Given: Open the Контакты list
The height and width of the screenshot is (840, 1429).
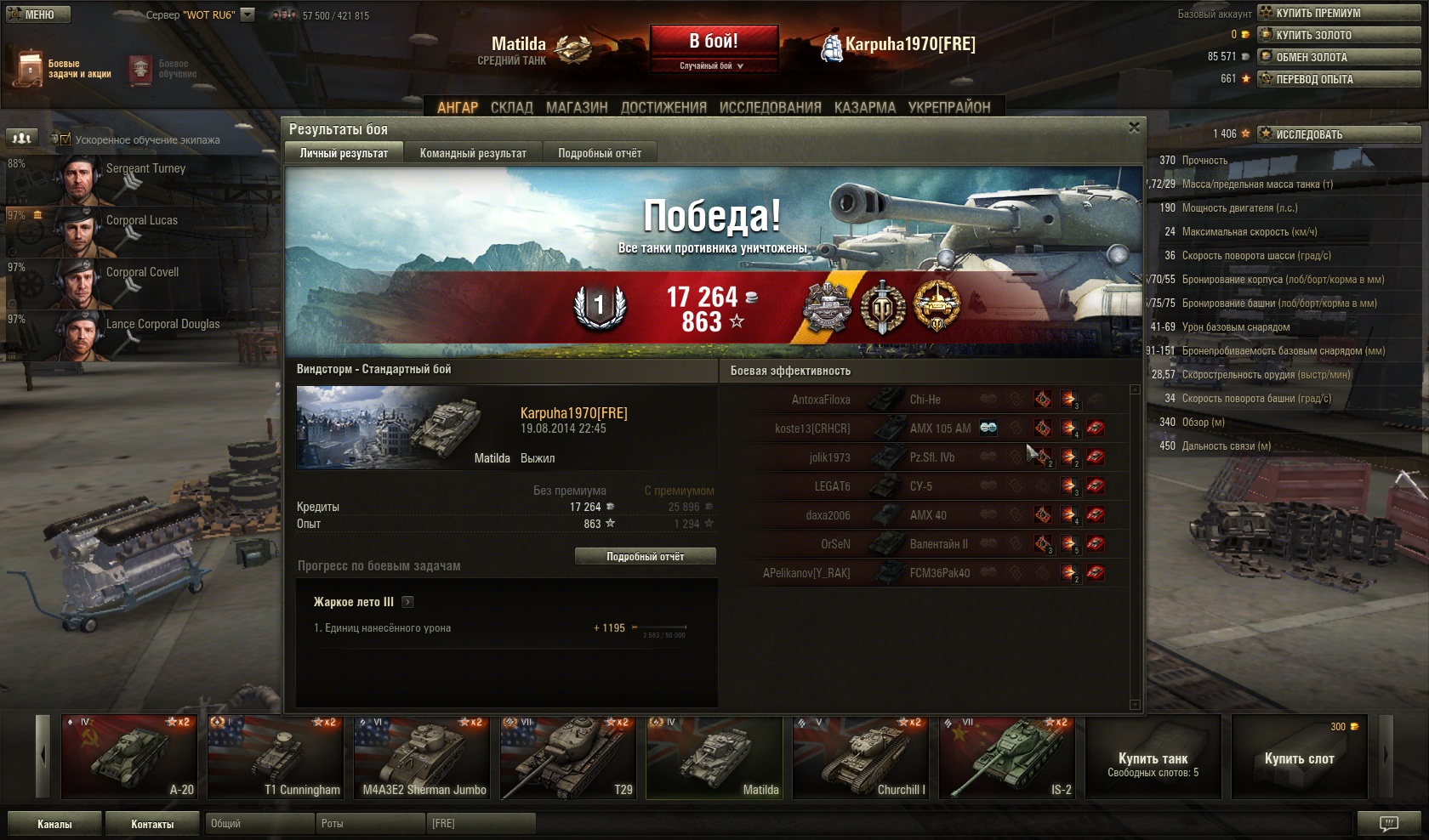Looking at the screenshot, I should (152, 824).
